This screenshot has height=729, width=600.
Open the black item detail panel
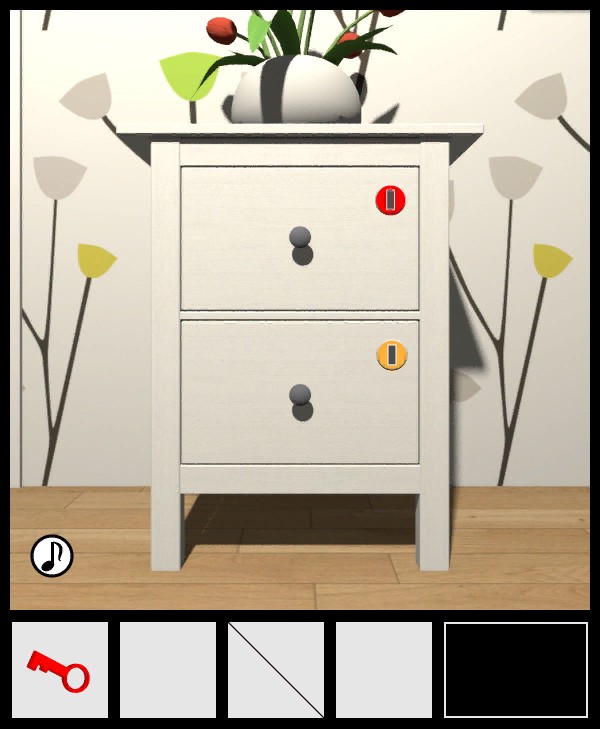[x=516, y=670]
